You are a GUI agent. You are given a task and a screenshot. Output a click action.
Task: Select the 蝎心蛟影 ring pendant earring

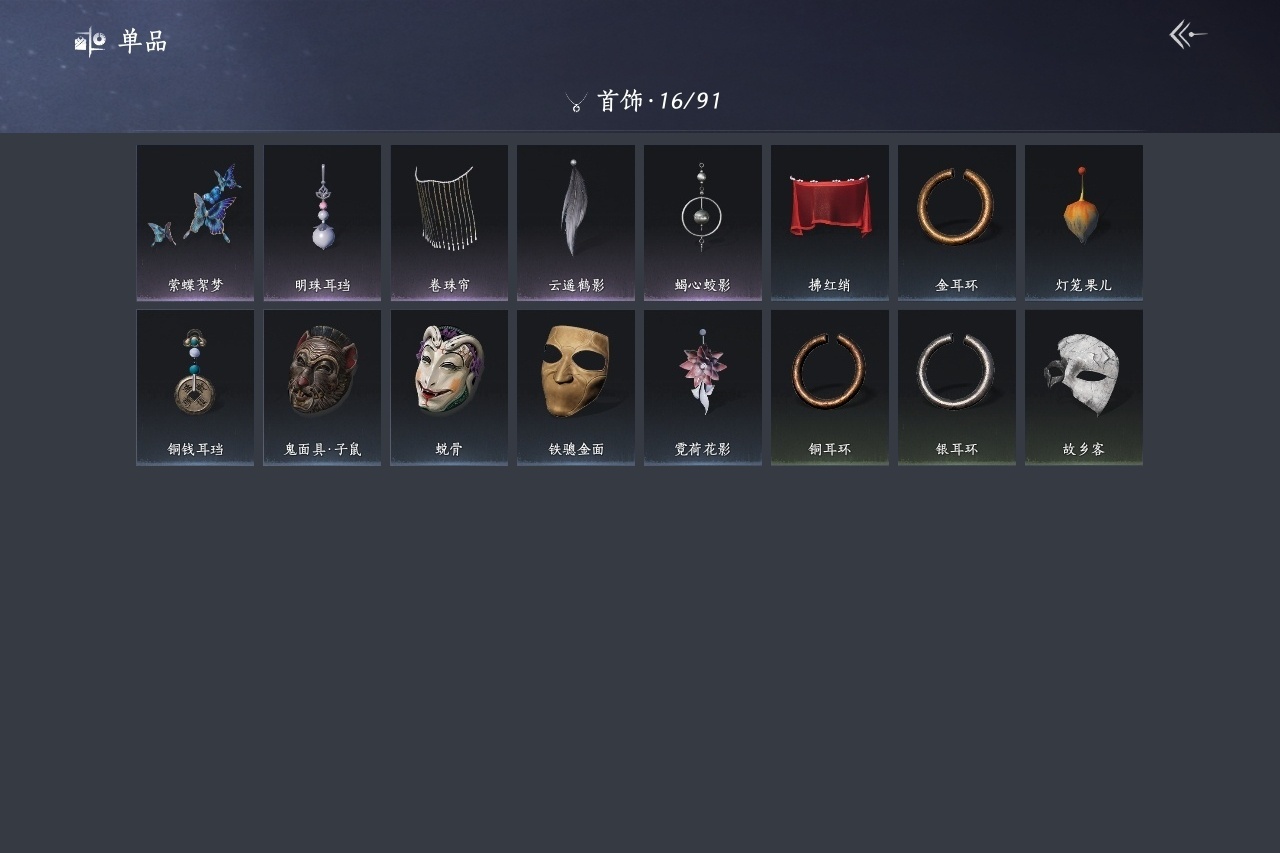pyautogui.click(x=703, y=222)
